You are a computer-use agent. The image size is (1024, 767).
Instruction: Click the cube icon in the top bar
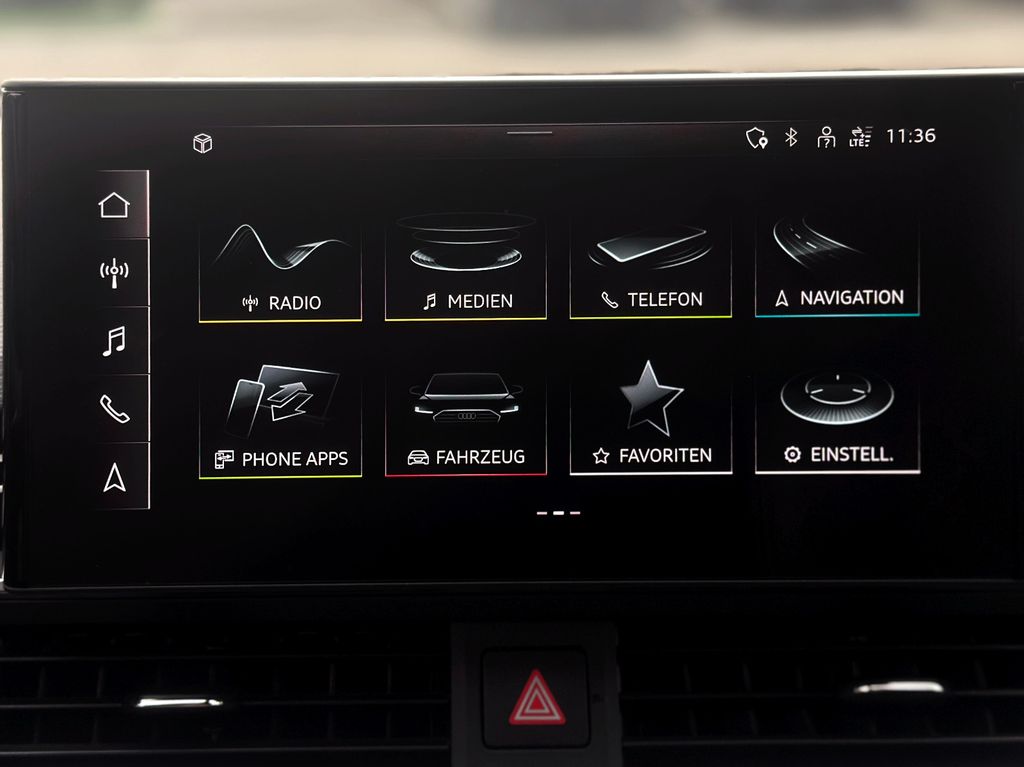pyautogui.click(x=203, y=144)
